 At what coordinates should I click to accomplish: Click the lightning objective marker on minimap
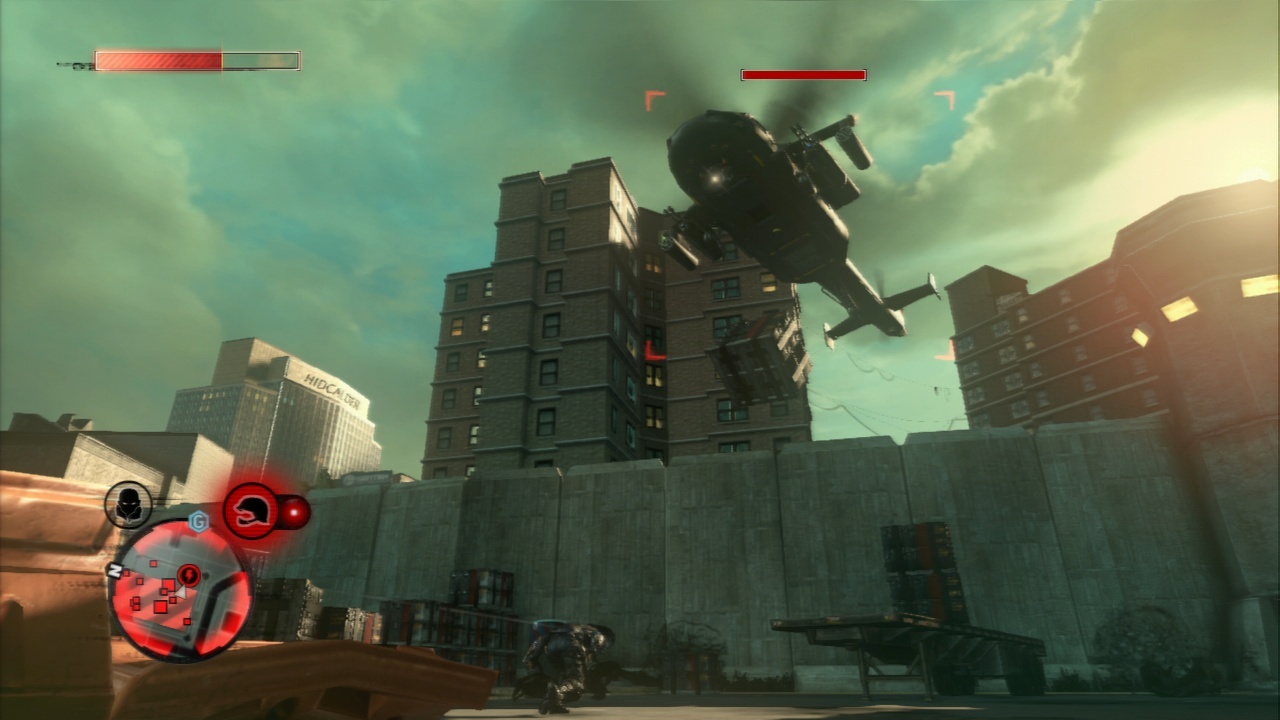[189, 575]
